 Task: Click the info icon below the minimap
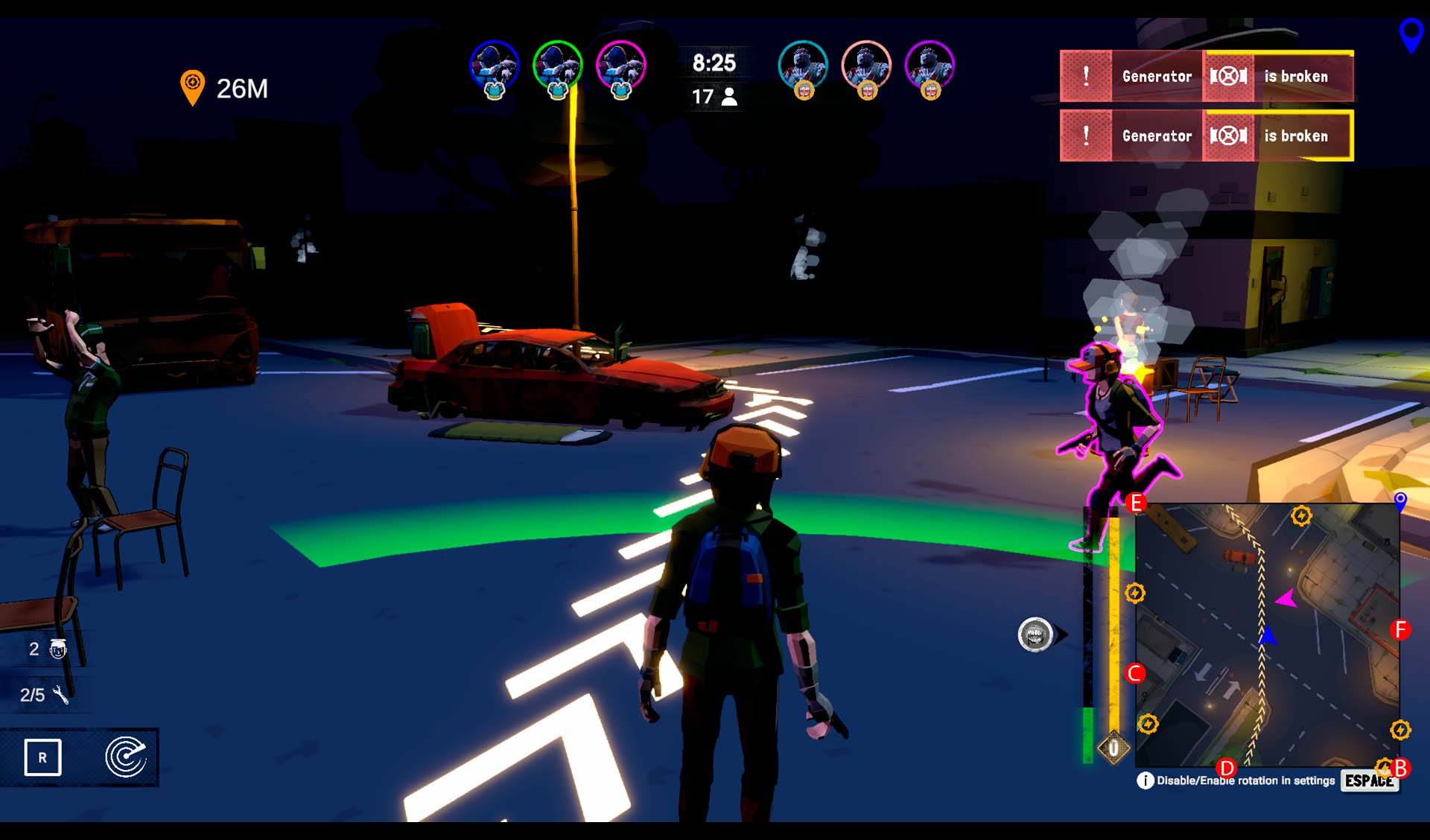[1145, 780]
